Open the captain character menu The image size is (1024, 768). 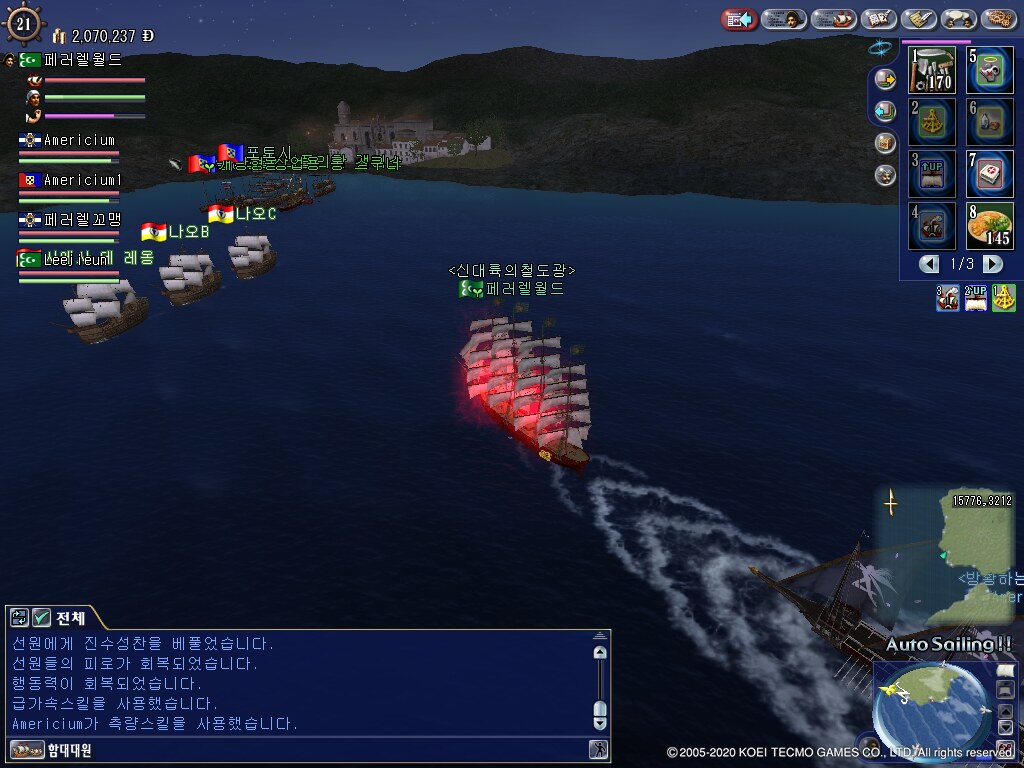[784, 19]
